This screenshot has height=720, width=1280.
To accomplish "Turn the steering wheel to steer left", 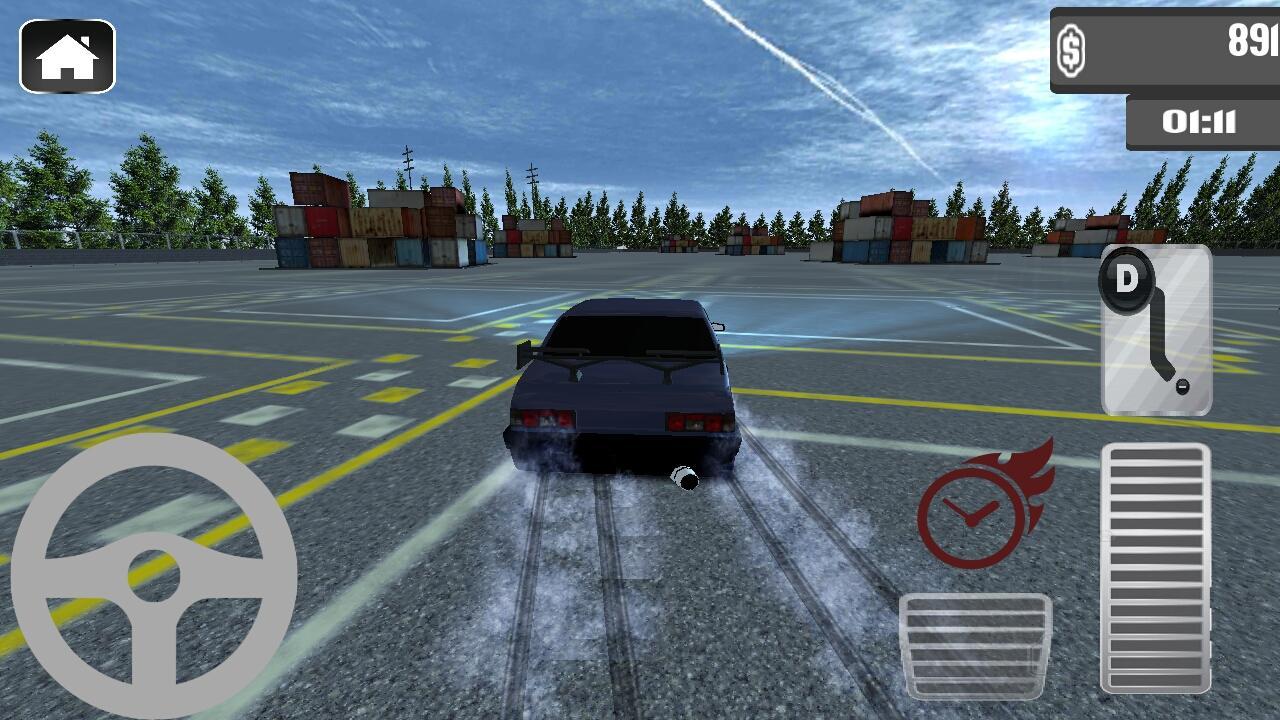I will (x=50, y=575).
